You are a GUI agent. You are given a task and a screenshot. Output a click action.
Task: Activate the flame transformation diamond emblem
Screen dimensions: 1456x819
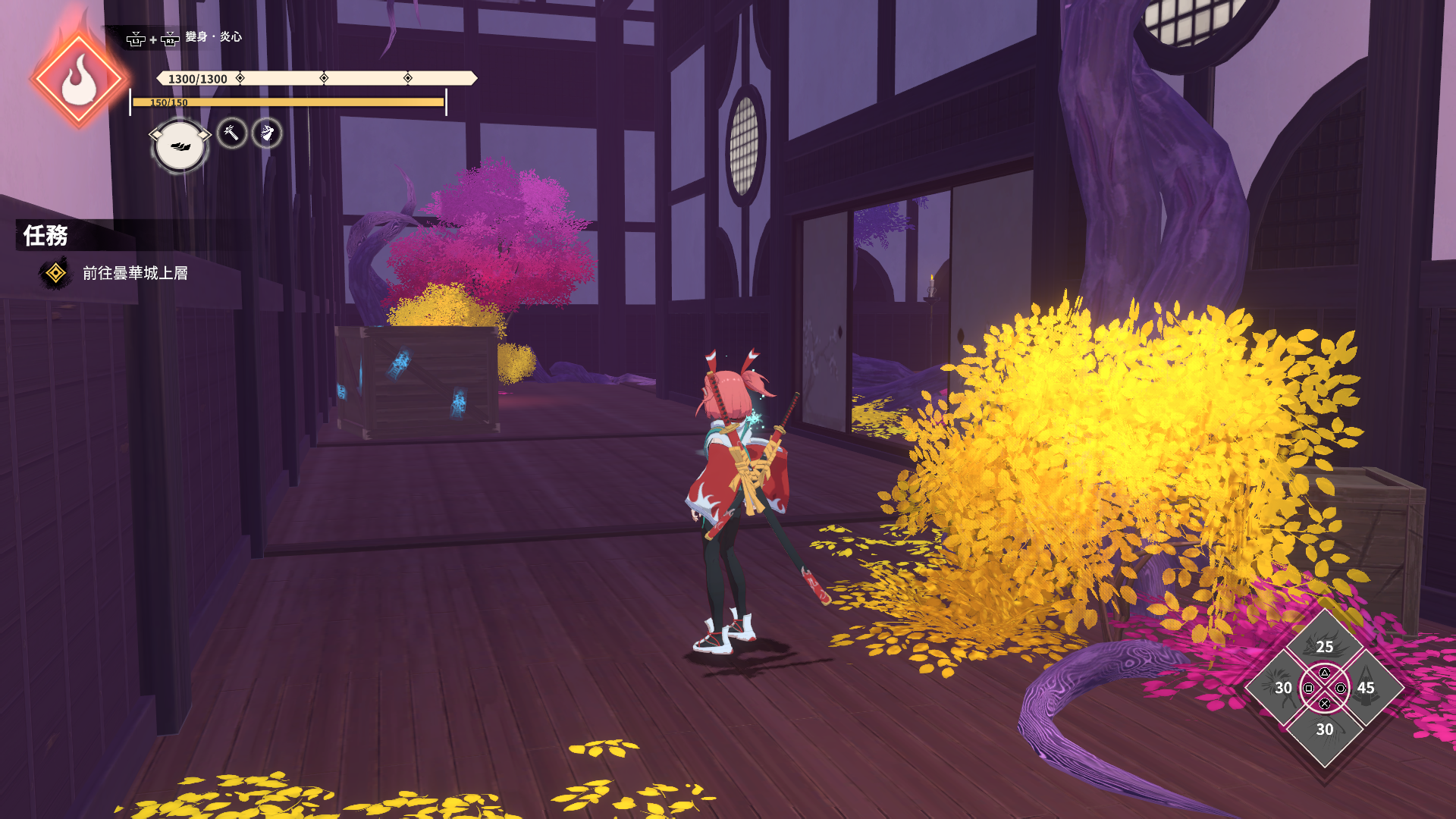(x=78, y=80)
